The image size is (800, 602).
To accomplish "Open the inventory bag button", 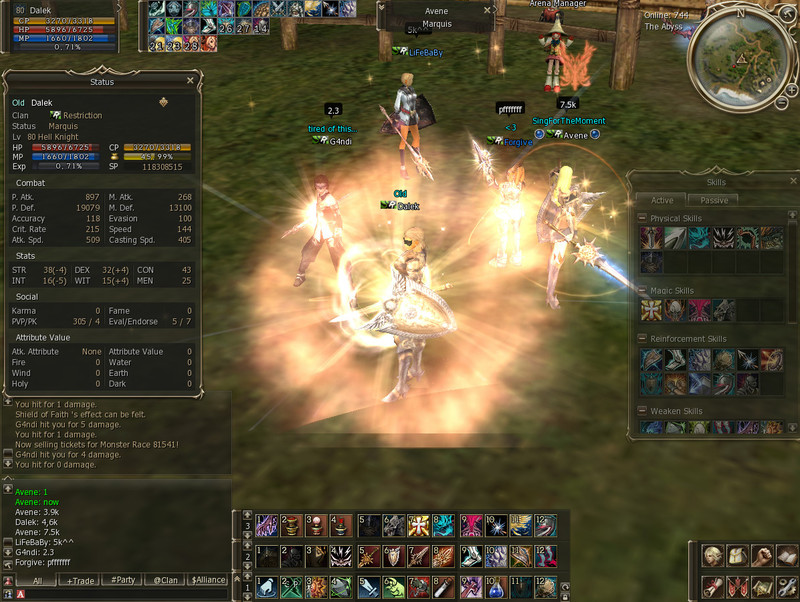I will [x=737, y=557].
